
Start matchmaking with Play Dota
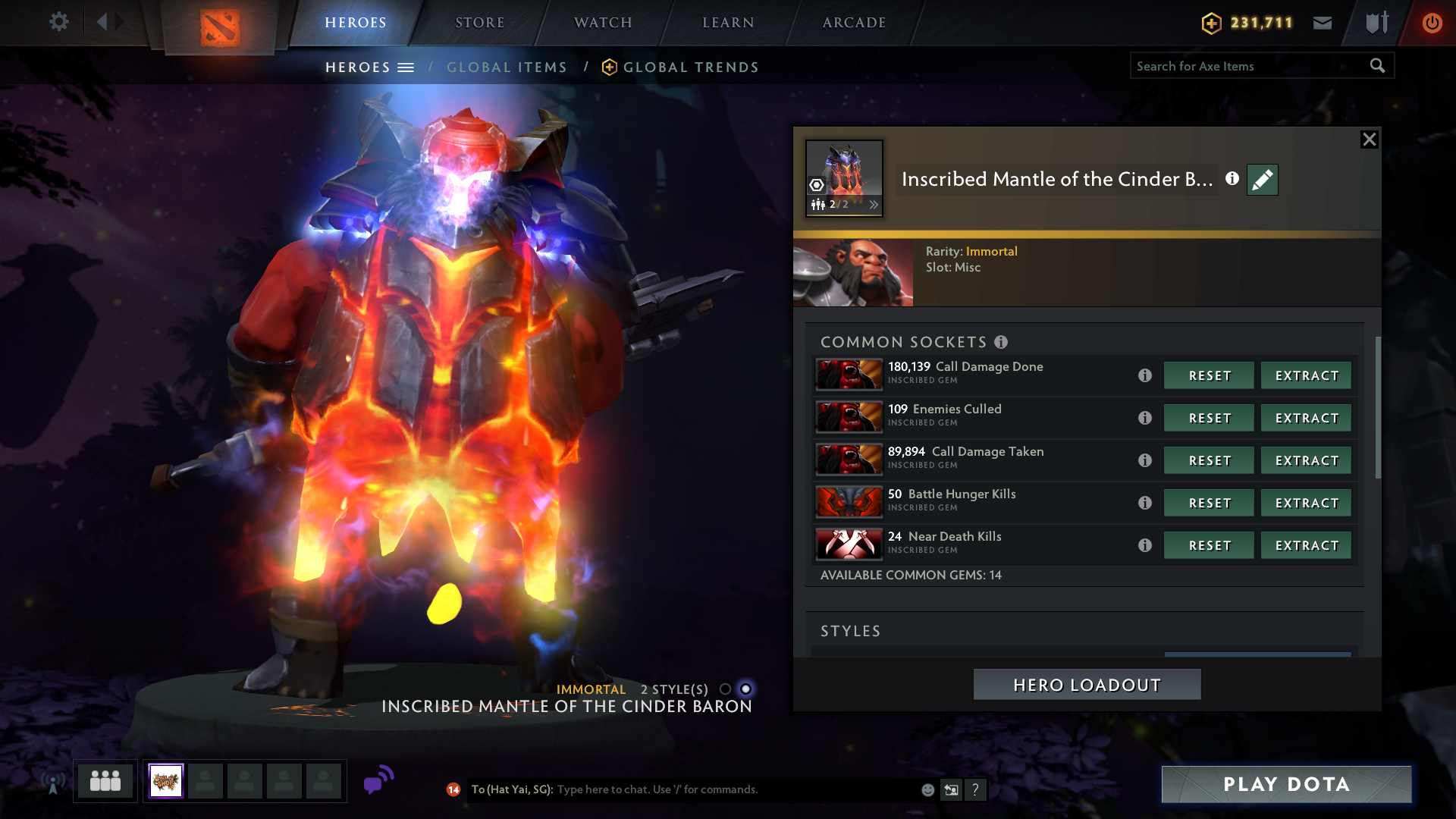coord(1286,784)
